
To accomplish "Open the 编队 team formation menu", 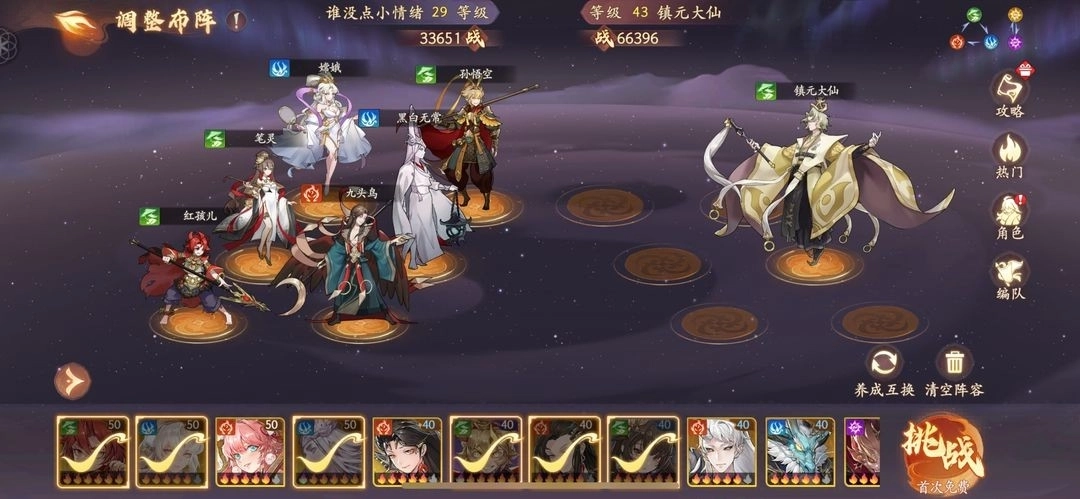I will [x=1009, y=276].
